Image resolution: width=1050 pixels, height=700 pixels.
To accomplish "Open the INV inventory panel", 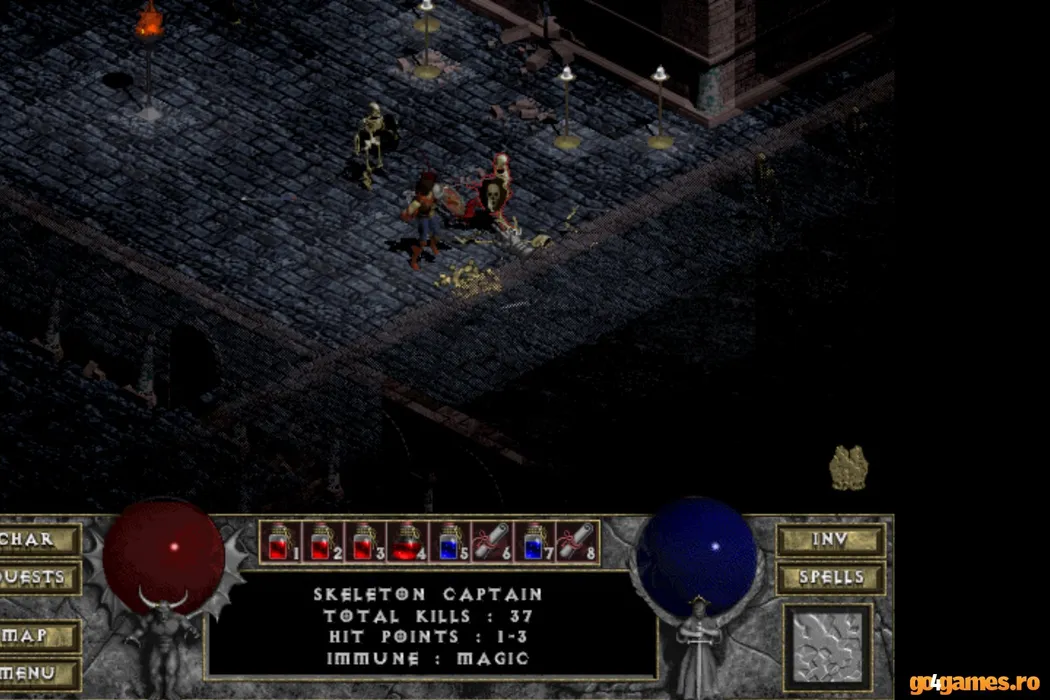I will click(x=830, y=540).
